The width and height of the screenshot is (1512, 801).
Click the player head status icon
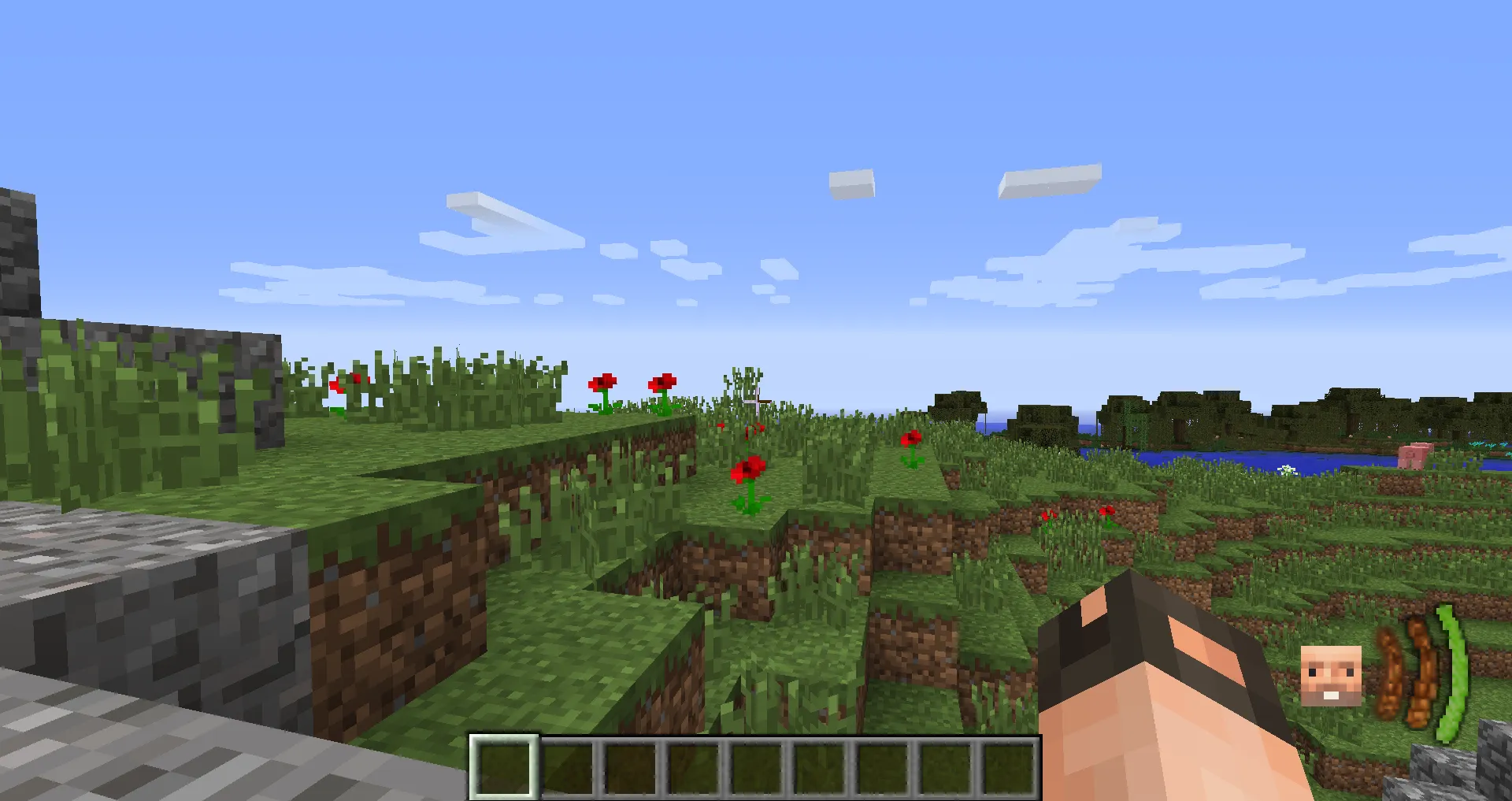1332,676
